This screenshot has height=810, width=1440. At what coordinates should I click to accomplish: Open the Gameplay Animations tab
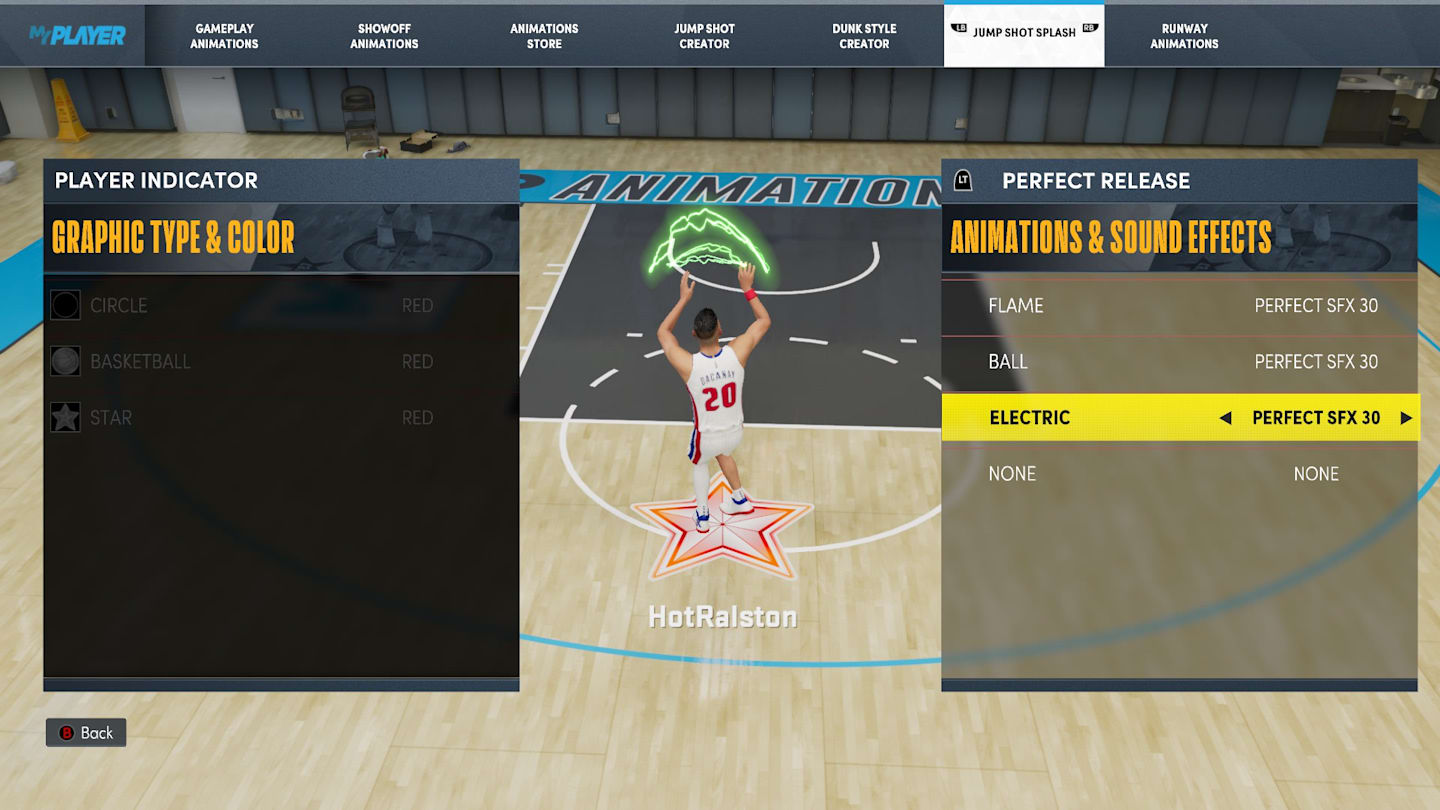tap(224, 36)
